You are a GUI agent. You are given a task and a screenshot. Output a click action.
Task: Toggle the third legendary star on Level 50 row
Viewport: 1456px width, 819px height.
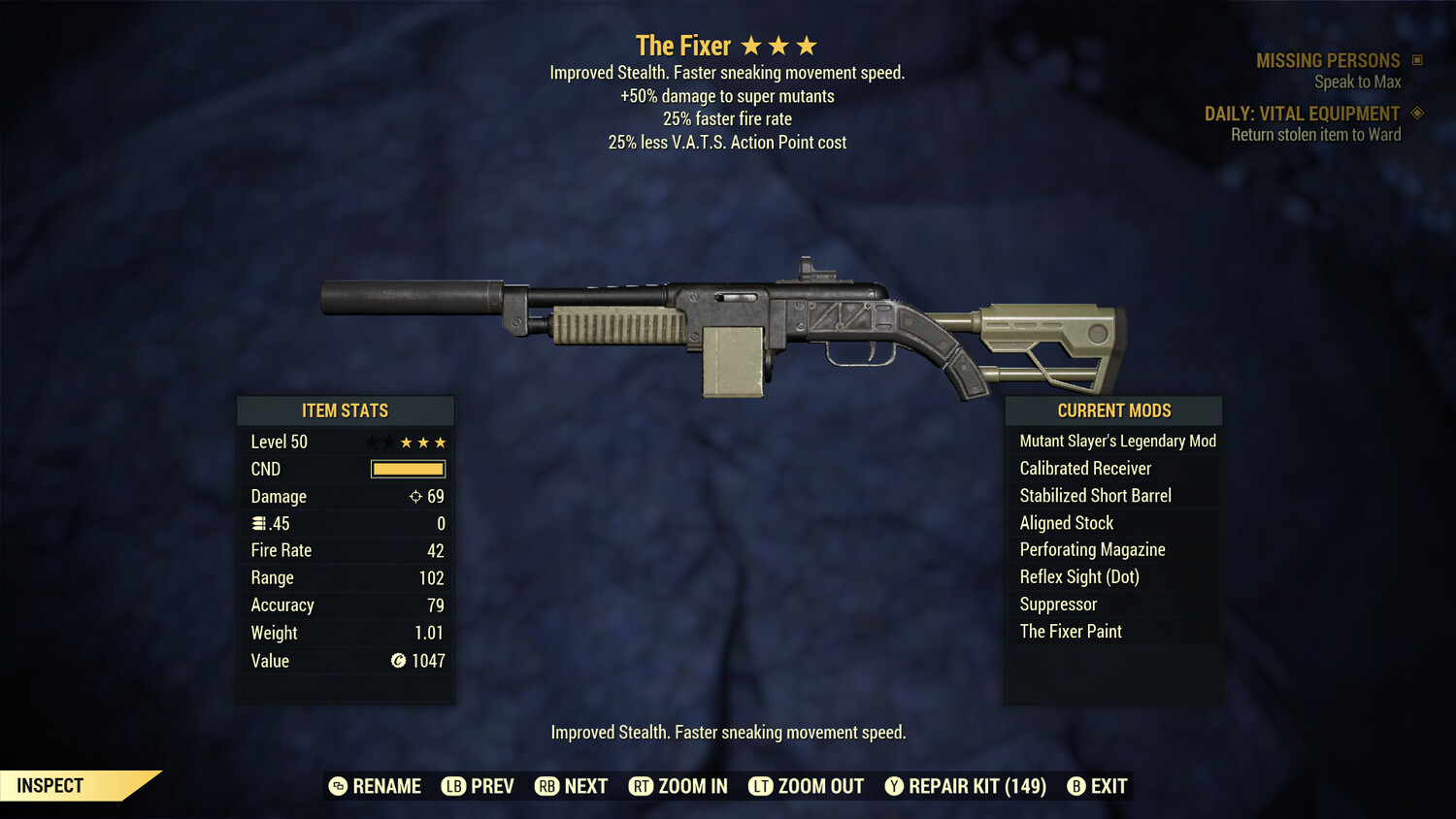pyautogui.click(x=407, y=442)
